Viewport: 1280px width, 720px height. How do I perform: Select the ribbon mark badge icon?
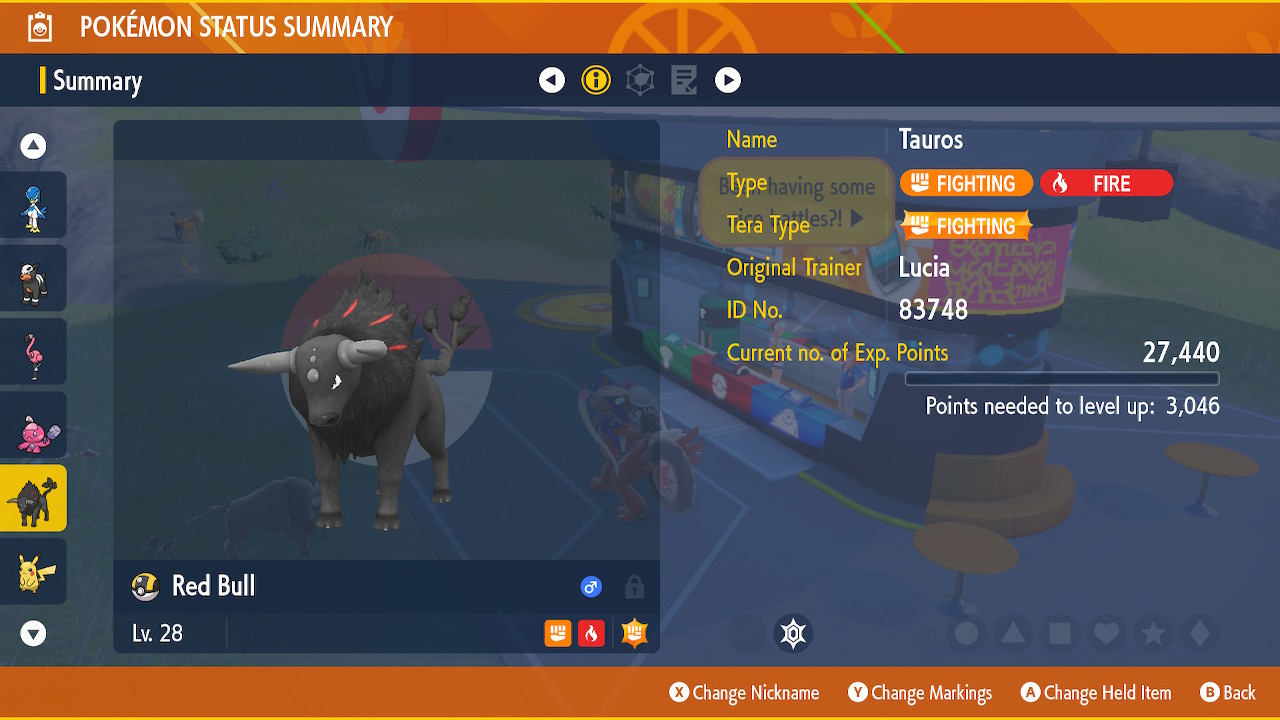[794, 633]
